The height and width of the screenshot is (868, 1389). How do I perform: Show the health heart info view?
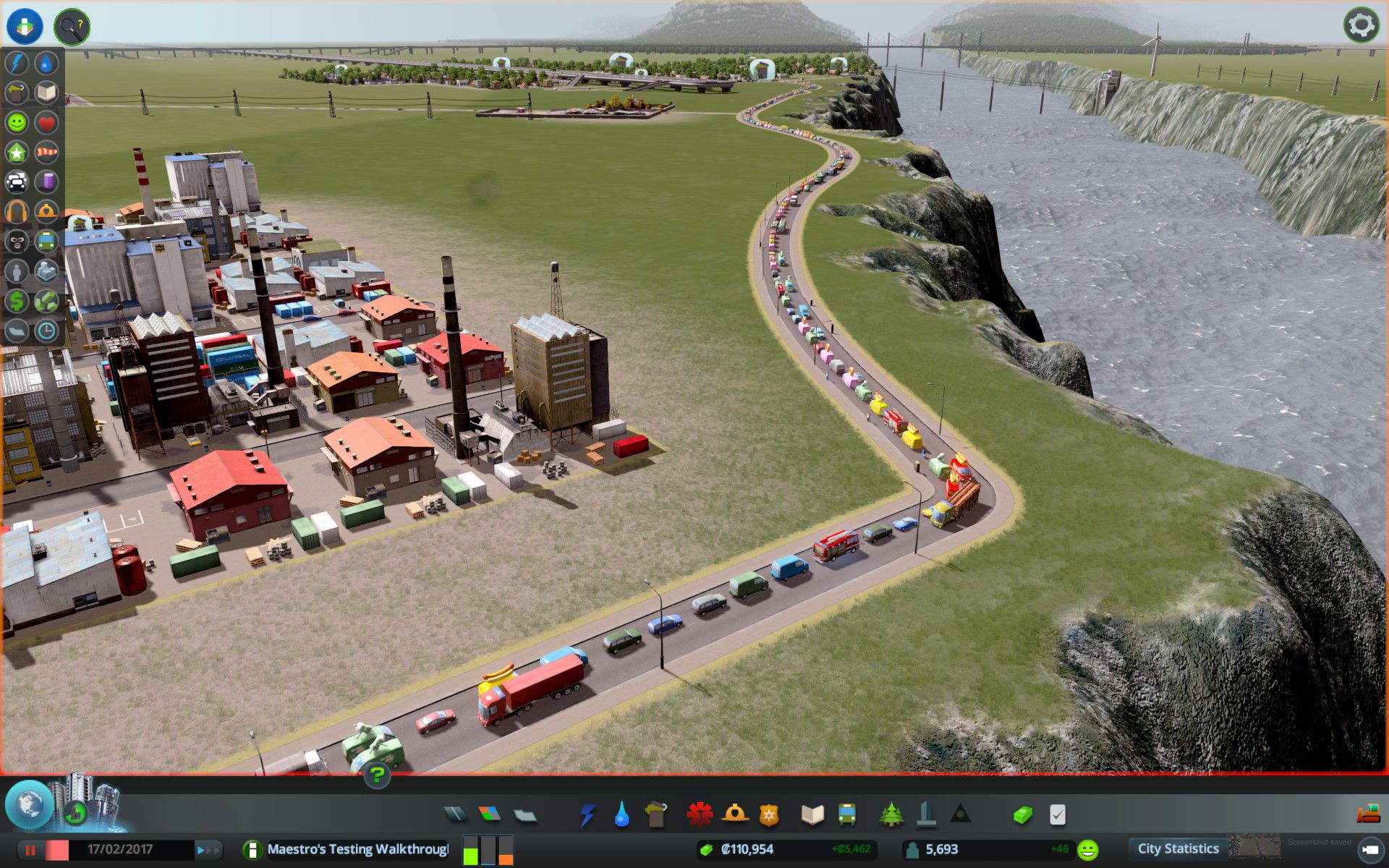[46, 122]
